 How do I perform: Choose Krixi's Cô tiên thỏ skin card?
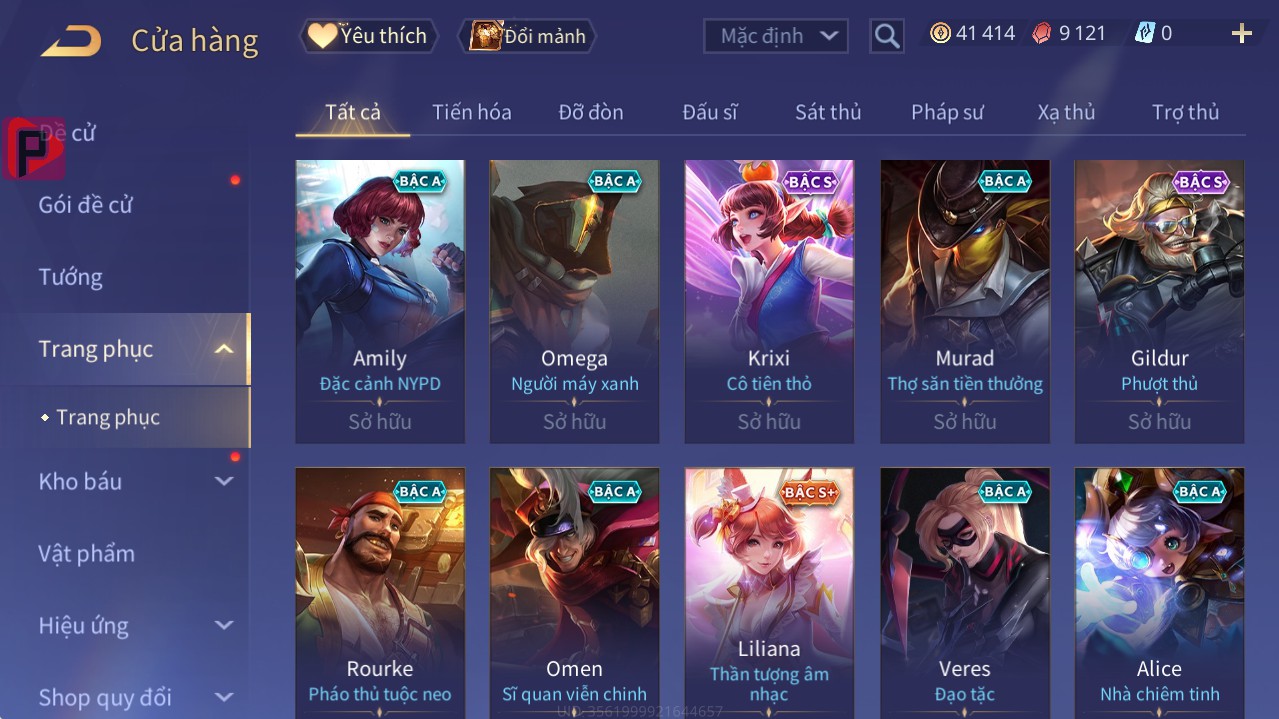769,300
